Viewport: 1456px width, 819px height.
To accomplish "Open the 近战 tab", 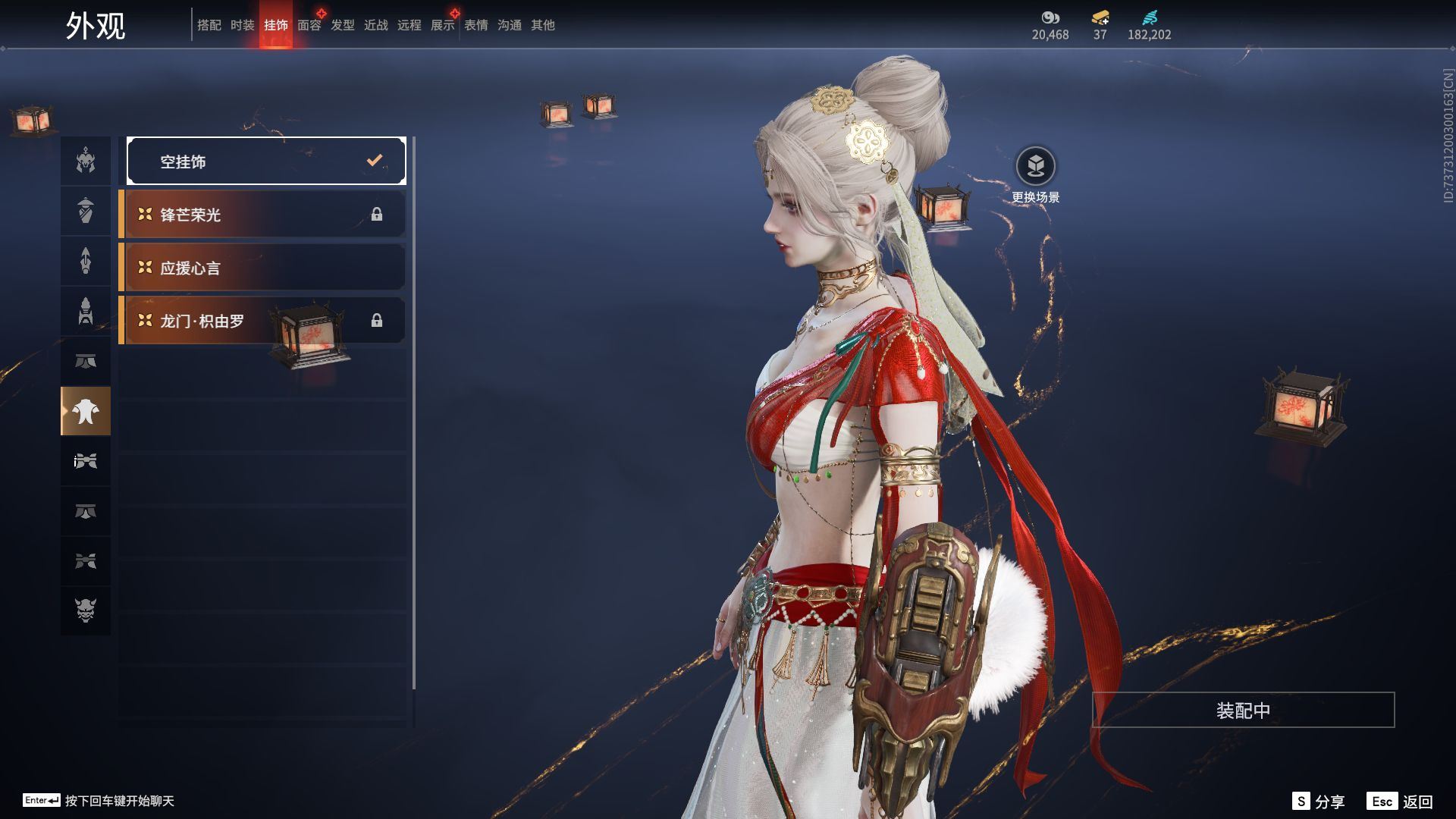I will pyautogui.click(x=376, y=25).
